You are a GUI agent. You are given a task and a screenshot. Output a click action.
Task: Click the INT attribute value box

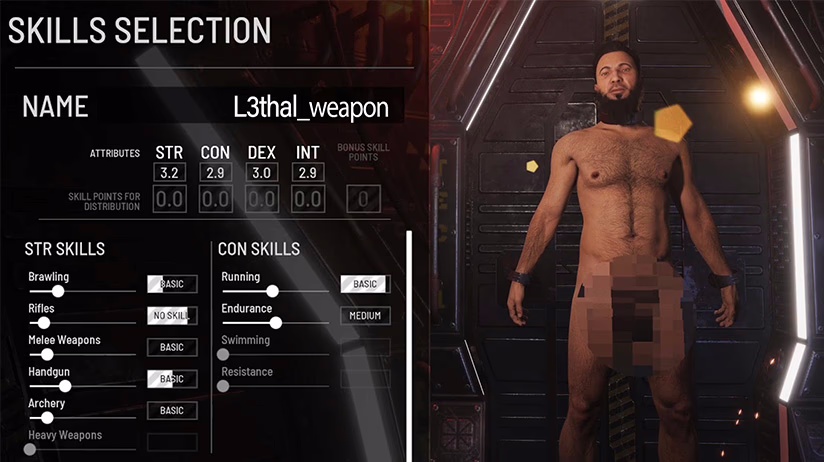[x=307, y=173]
